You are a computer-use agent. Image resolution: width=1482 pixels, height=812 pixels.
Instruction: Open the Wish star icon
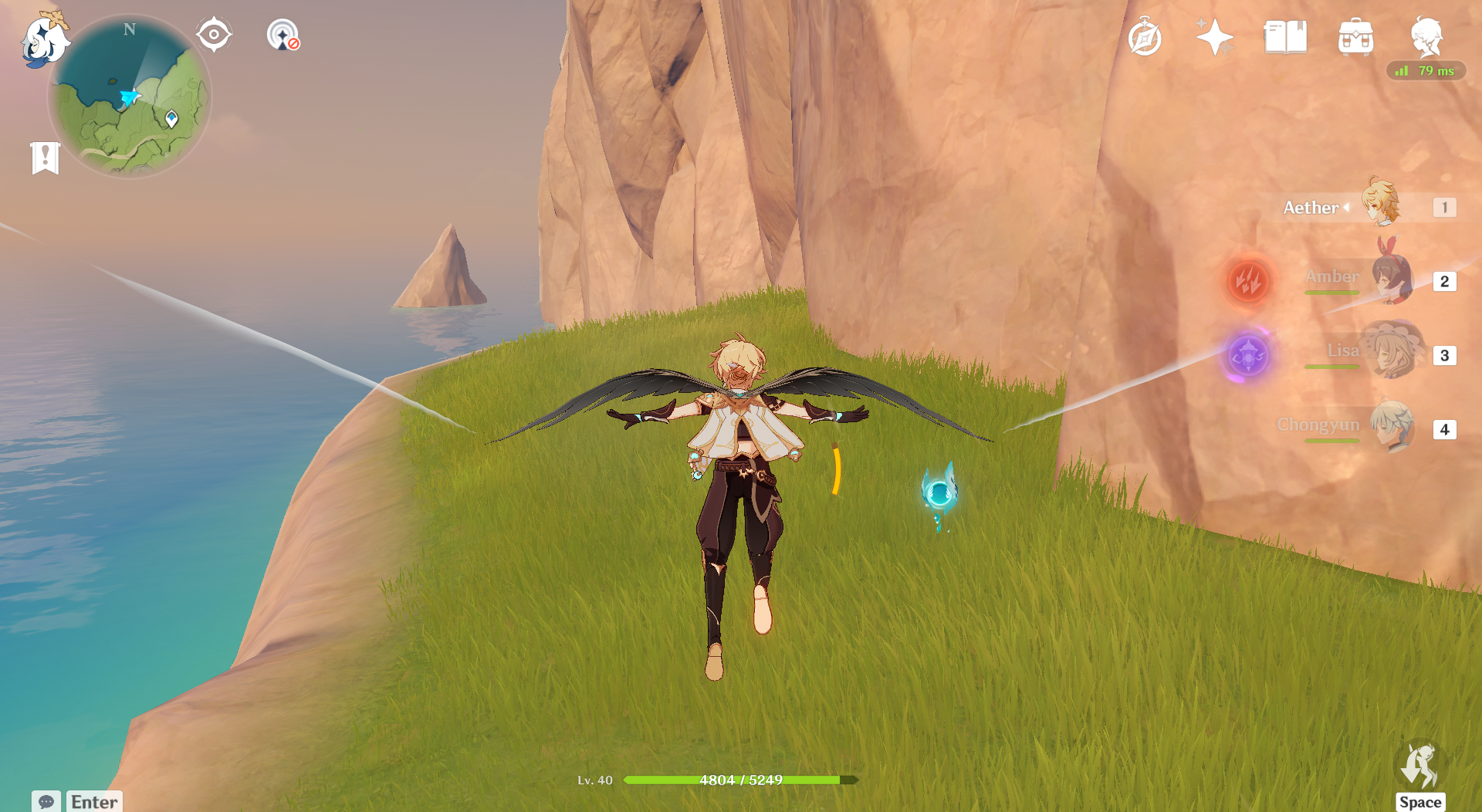[x=1214, y=37]
